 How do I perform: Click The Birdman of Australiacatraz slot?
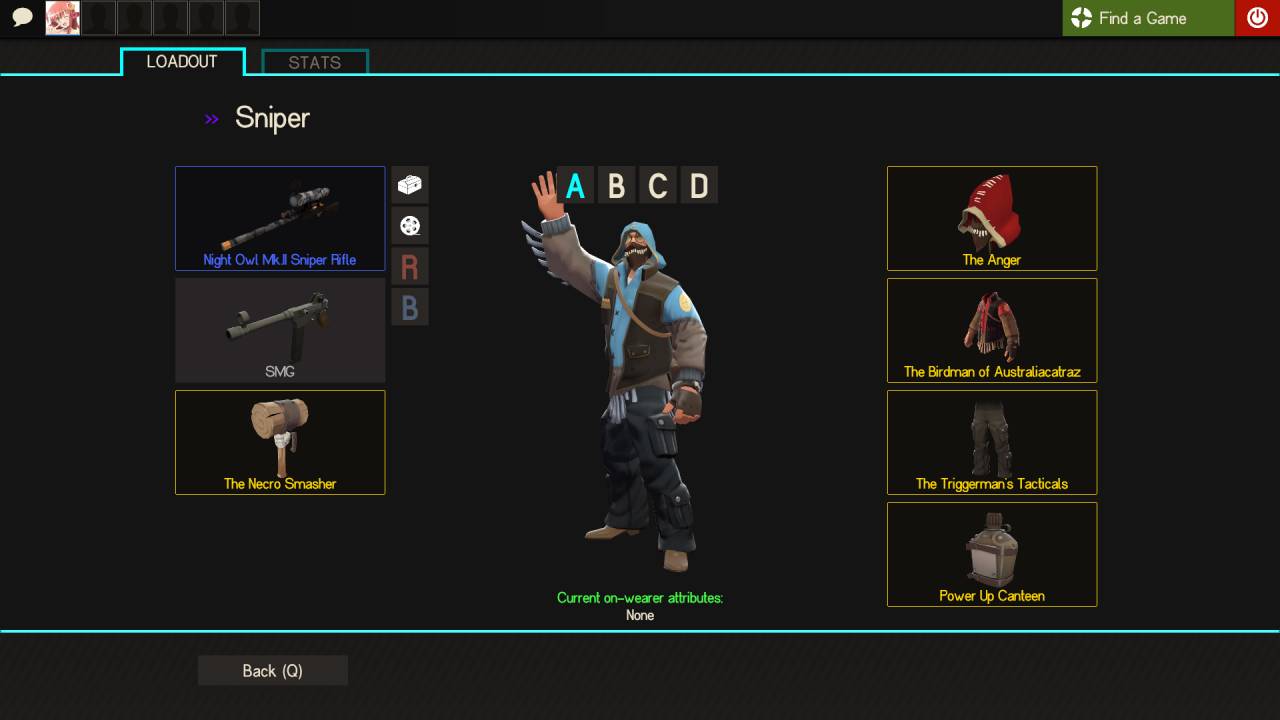coord(992,330)
